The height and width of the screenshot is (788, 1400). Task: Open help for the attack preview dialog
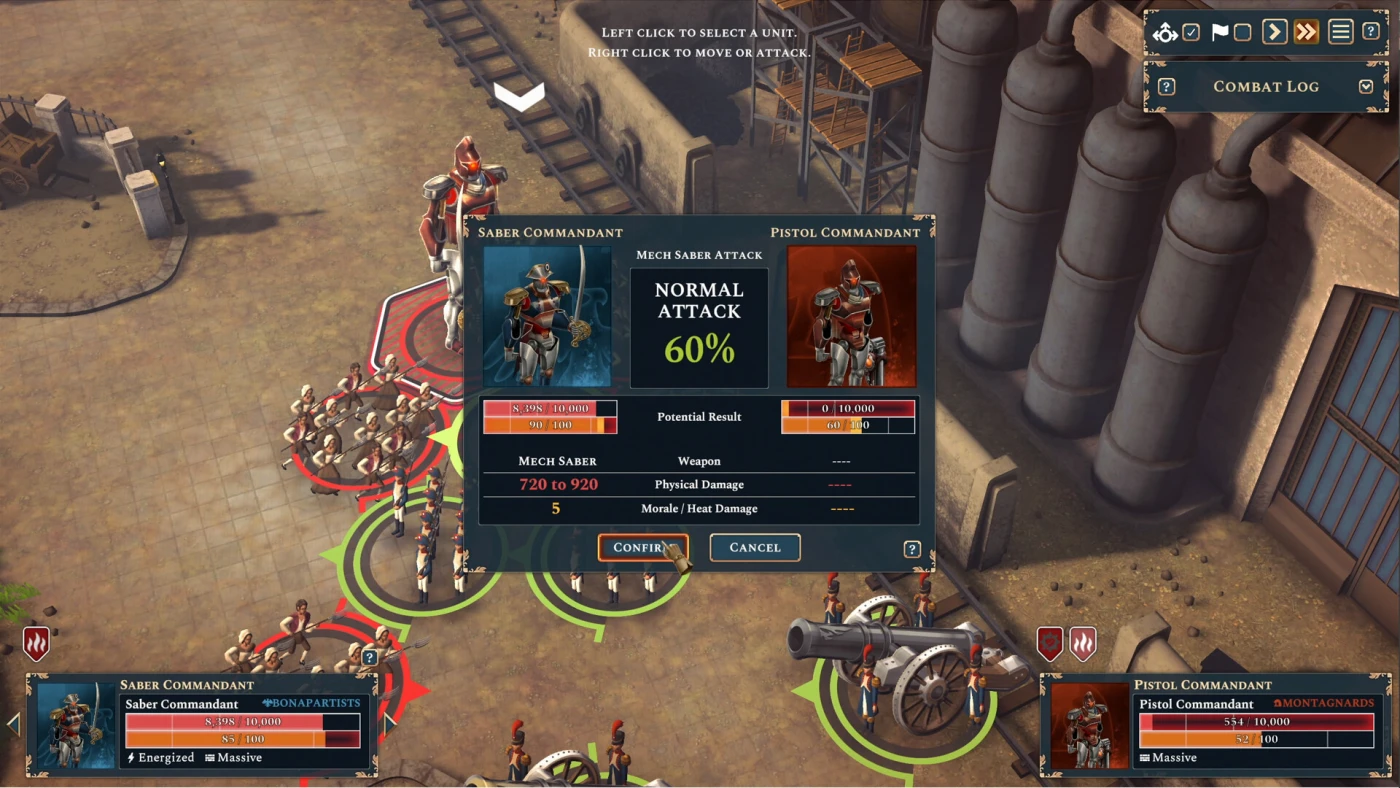[x=912, y=549]
